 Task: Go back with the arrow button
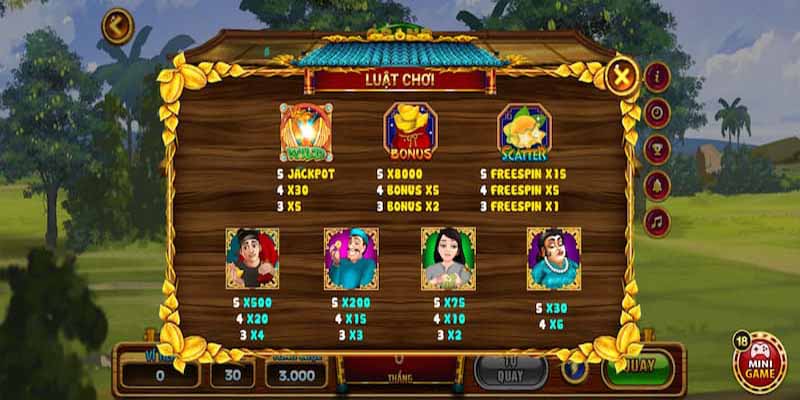[x=117, y=26]
